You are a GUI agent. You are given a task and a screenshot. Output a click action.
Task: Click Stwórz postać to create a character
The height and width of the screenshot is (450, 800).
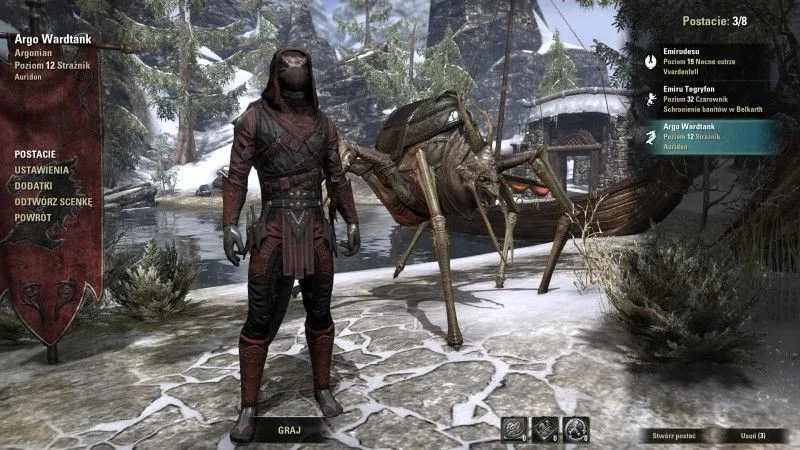click(x=678, y=436)
